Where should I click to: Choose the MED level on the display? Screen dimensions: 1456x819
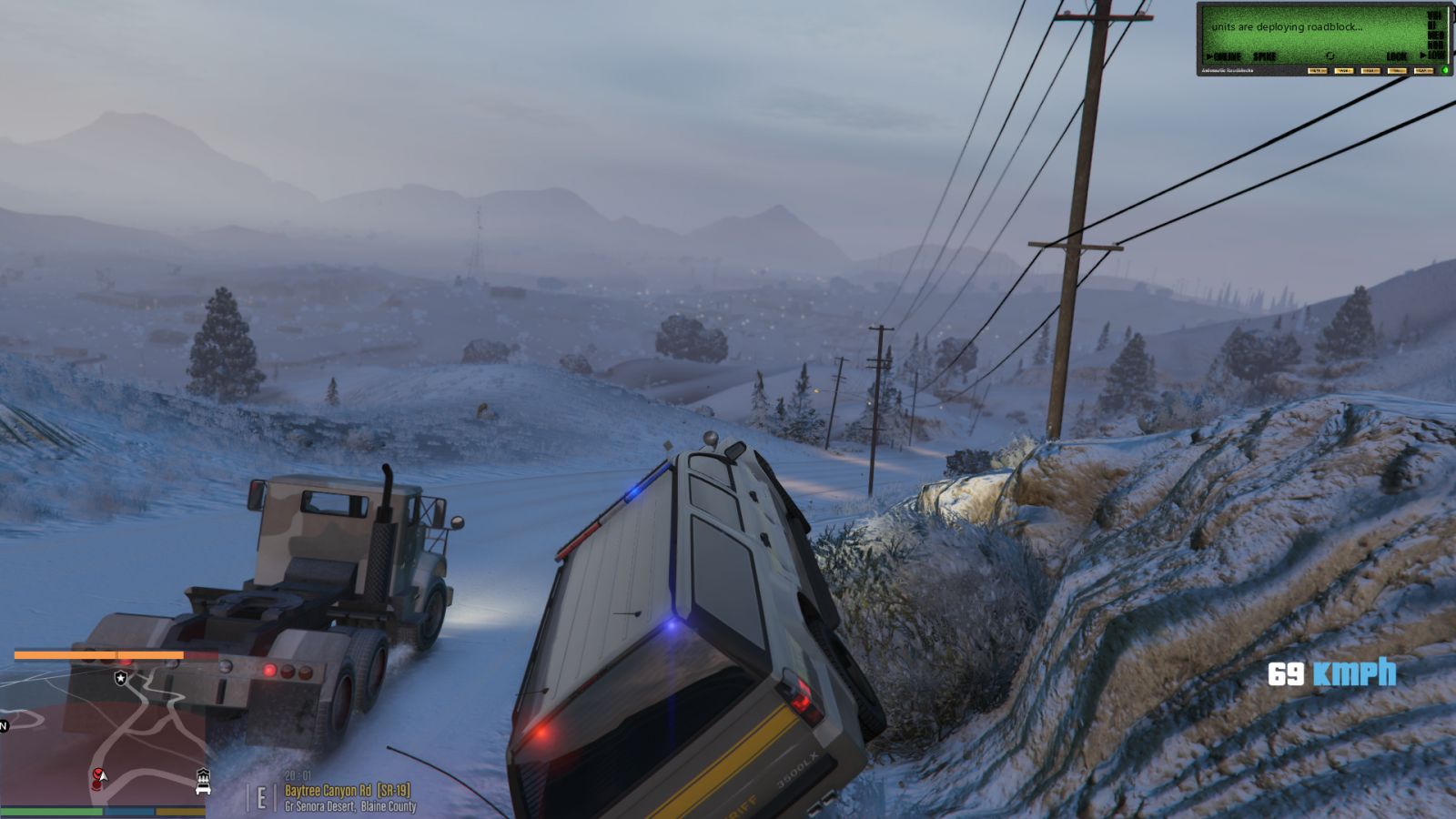[1435, 35]
